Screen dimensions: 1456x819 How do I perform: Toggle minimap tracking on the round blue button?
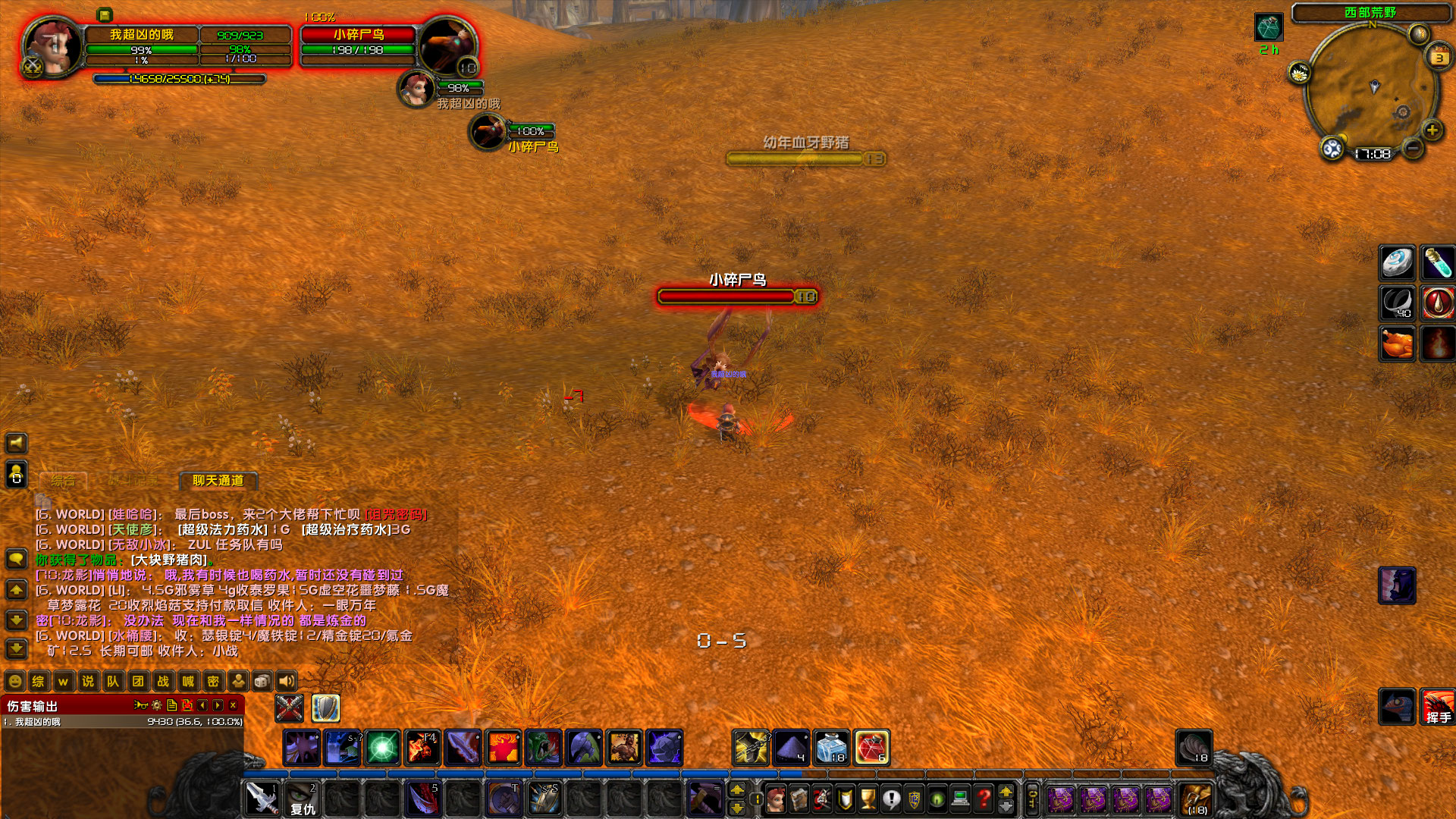pos(1332,149)
